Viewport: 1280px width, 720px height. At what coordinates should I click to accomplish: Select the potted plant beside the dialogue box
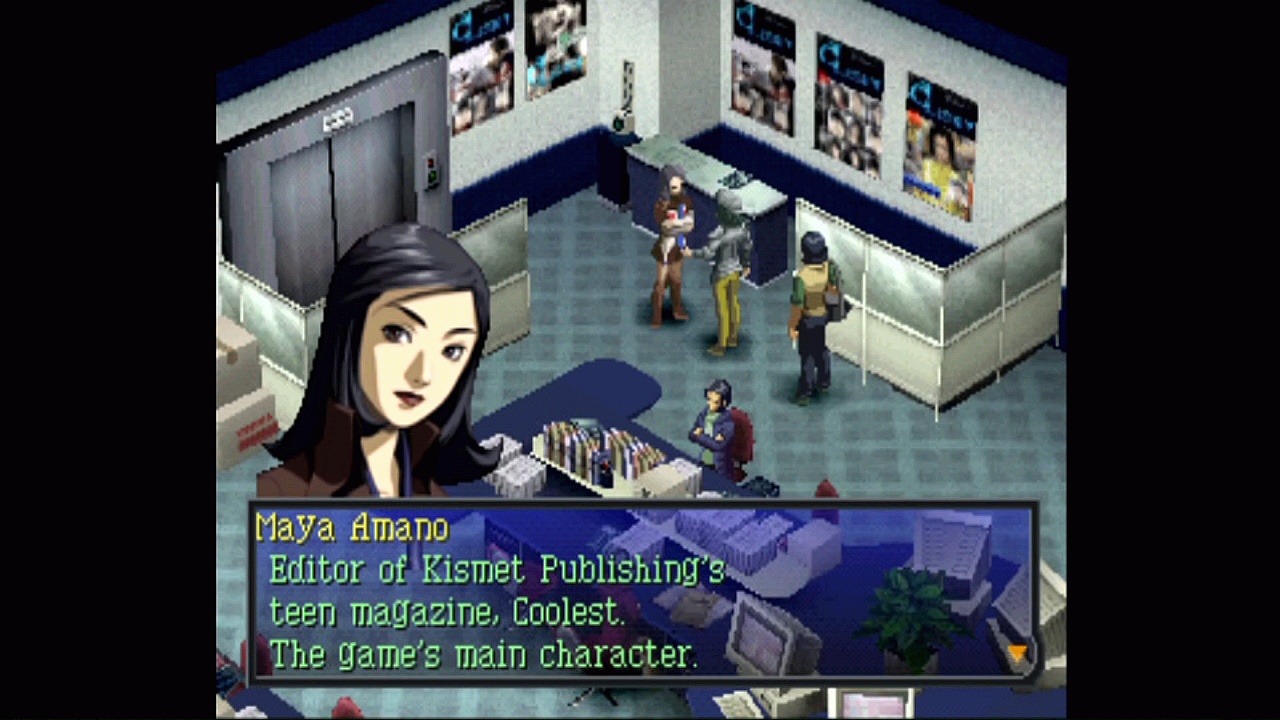(912, 610)
